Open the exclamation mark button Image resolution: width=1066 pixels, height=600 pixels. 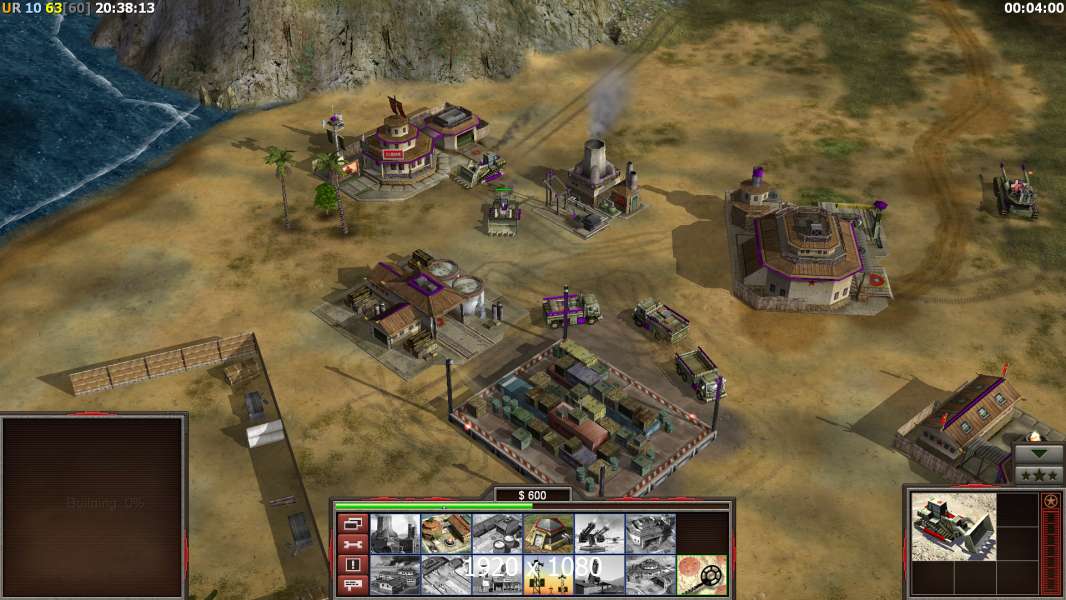(352, 565)
